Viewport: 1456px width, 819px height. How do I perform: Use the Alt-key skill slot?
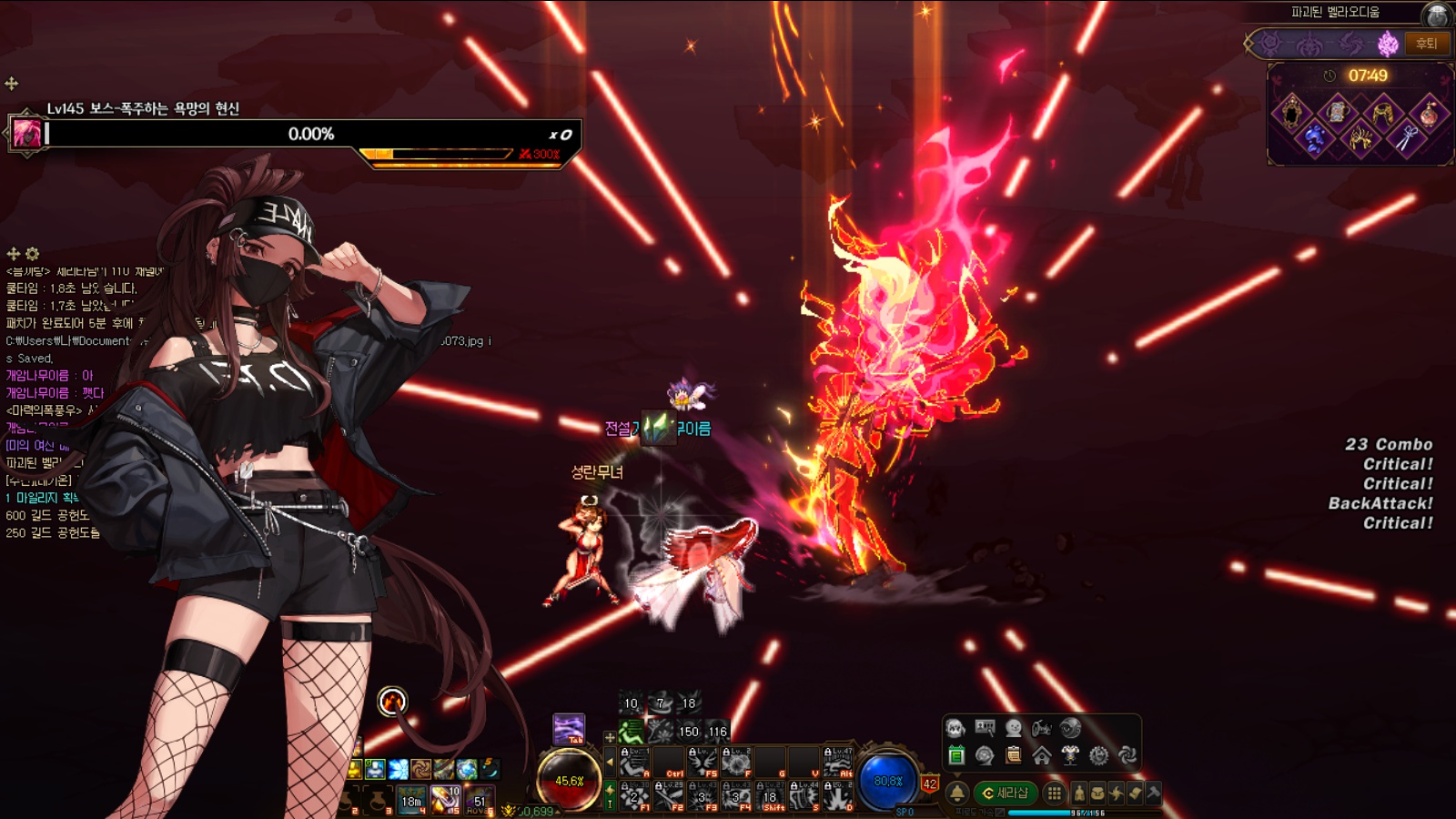(837, 762)
